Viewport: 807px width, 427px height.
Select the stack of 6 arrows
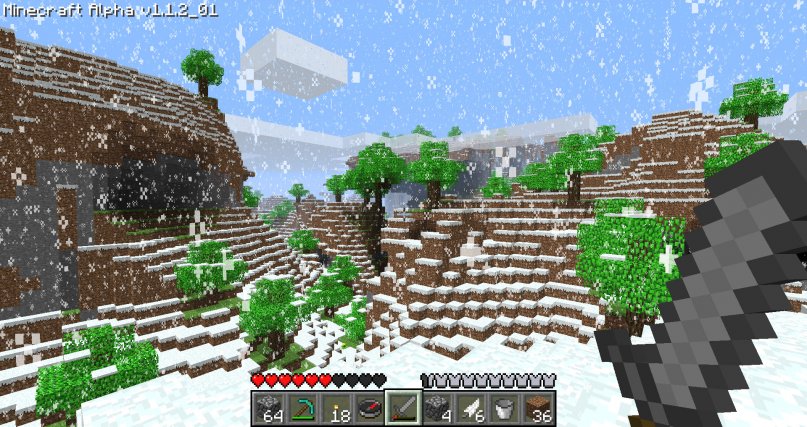click(471, 407)
